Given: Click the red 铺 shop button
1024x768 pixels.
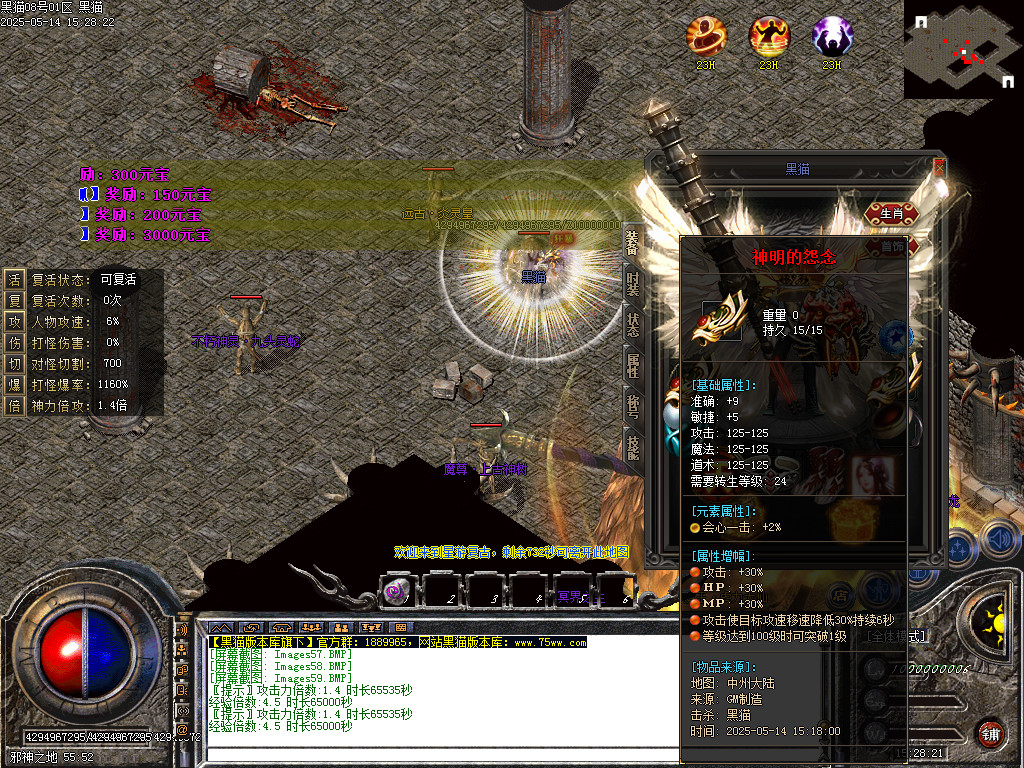Looking at the screenshot, I should 990,732.
